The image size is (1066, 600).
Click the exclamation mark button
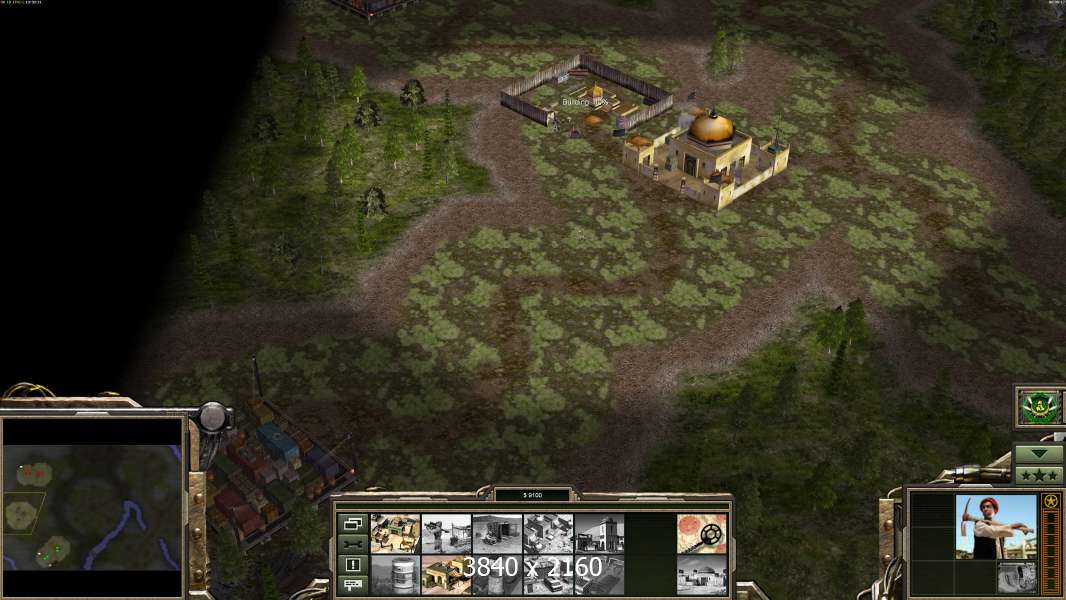[352, 564]
